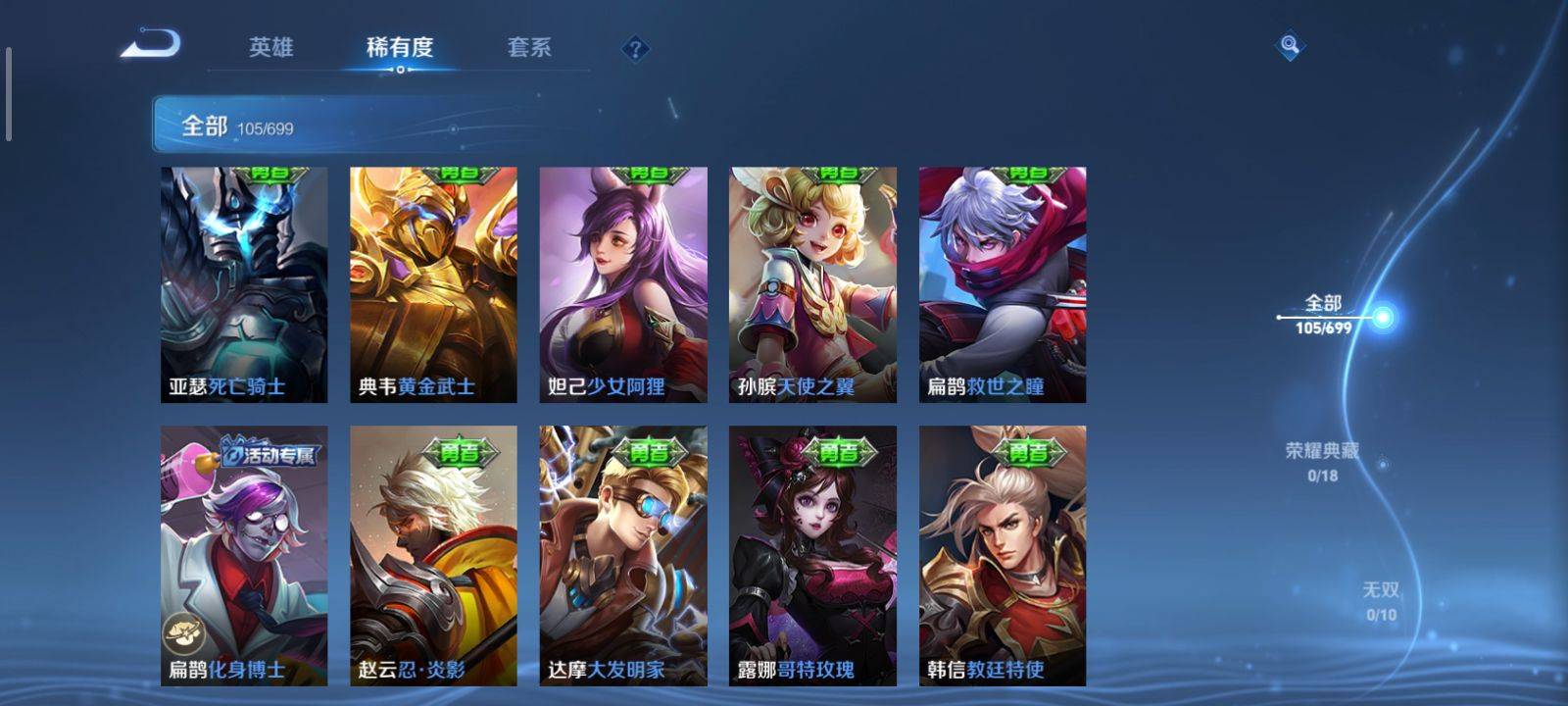Image resolution: width=1568 pixels, height=706 pixels.
Task: Click the magnifying glass search icon
Action: click(1290, 45)
